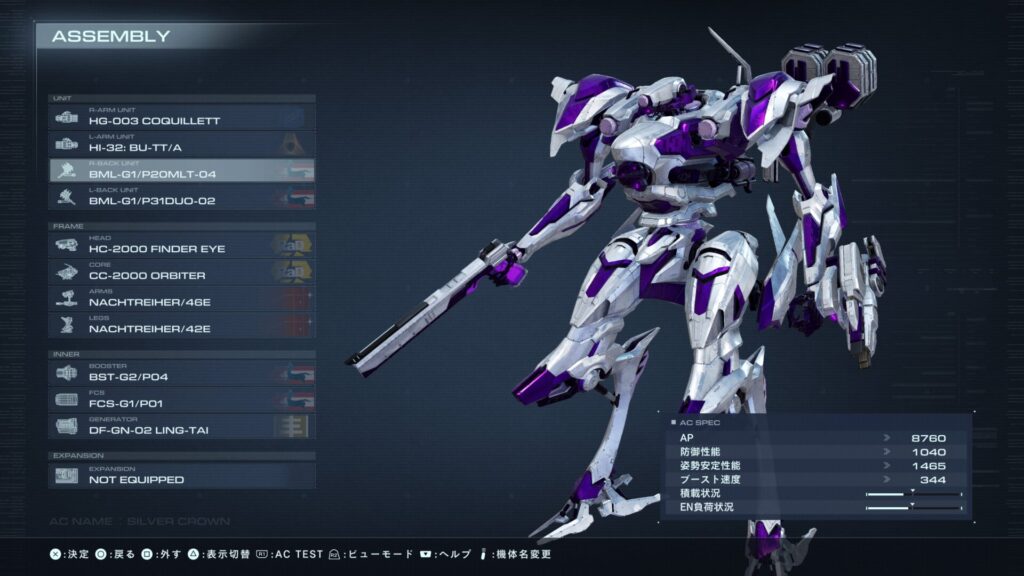This screenshot has height=576, width=1024.
Task: Choose the NACHTREIHER/42E legs part
Action: [182, 325]
